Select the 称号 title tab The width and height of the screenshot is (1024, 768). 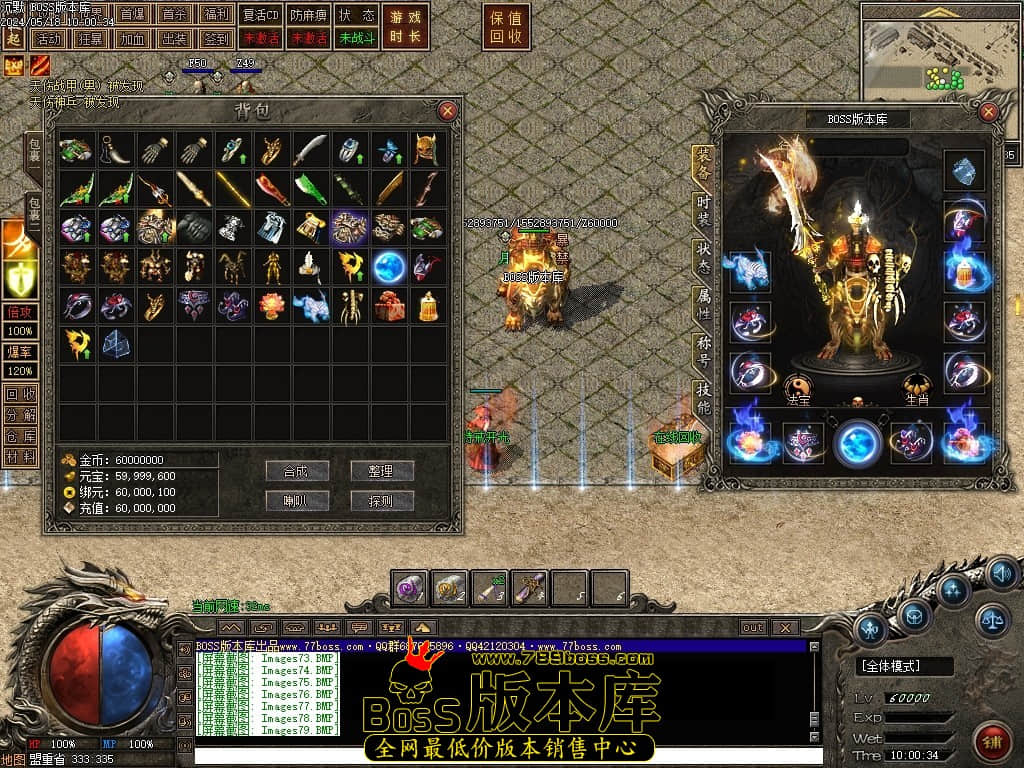pos(704,352)
